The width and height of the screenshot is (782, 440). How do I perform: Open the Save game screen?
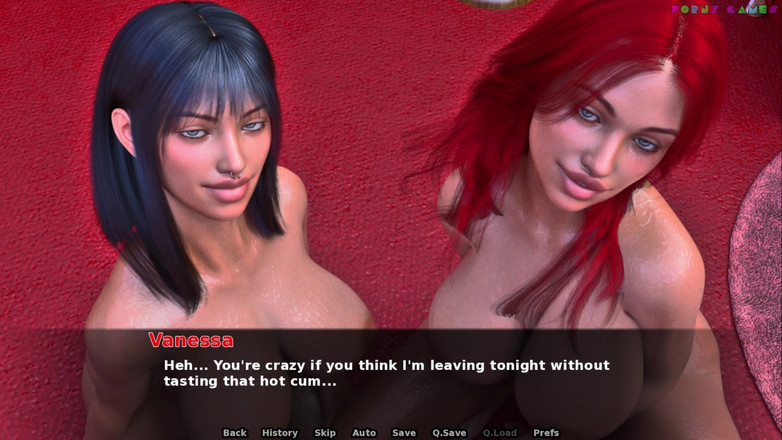tap(404, 433)
